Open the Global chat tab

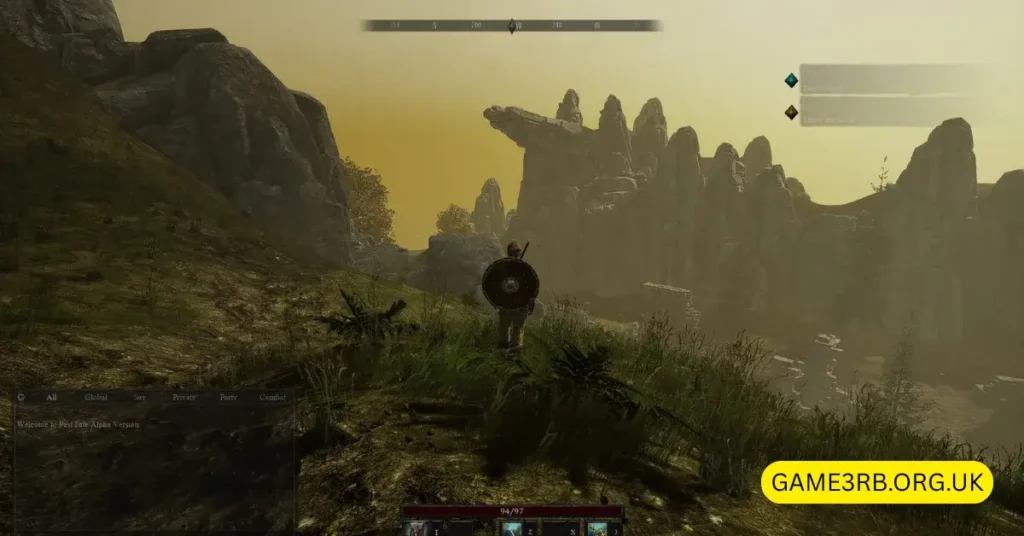(96, 397)
